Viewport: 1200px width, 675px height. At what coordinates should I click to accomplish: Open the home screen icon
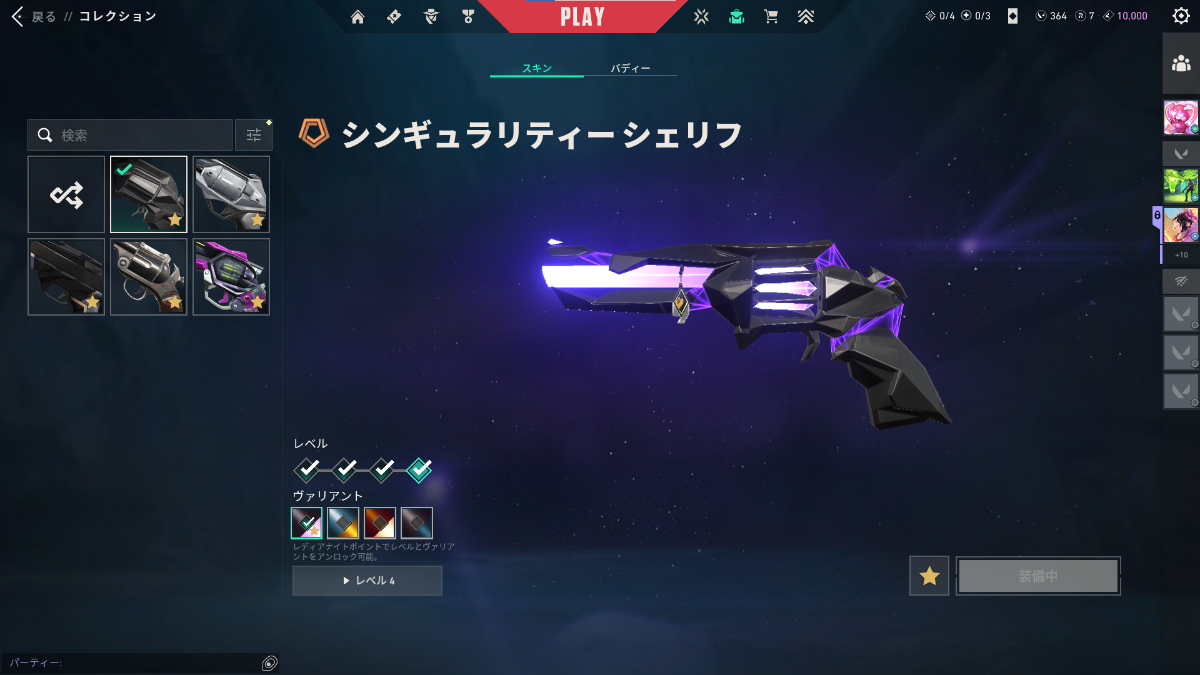tap(358, 16)
